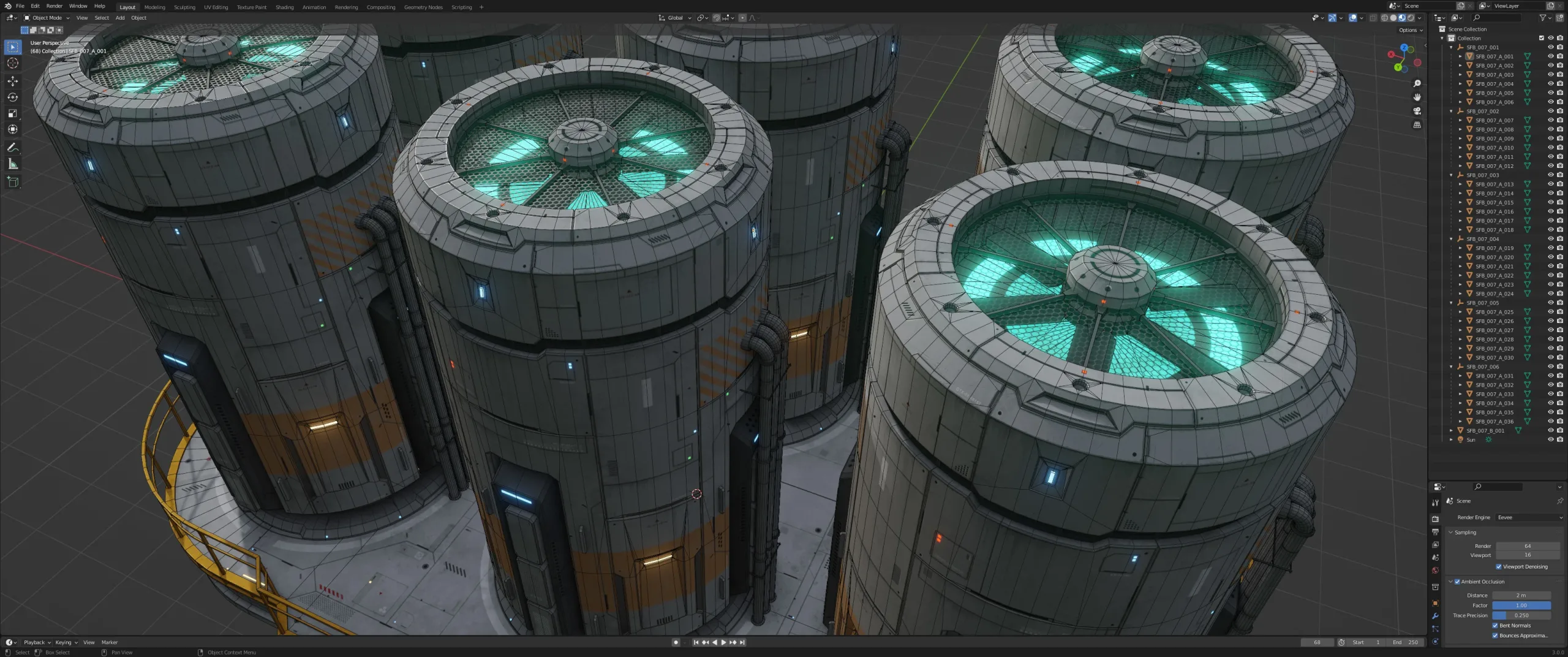Select the Rotate tool in the toolbar
Image resolution: width=1568 pixels, height=657 pixels.
(12, 97)
